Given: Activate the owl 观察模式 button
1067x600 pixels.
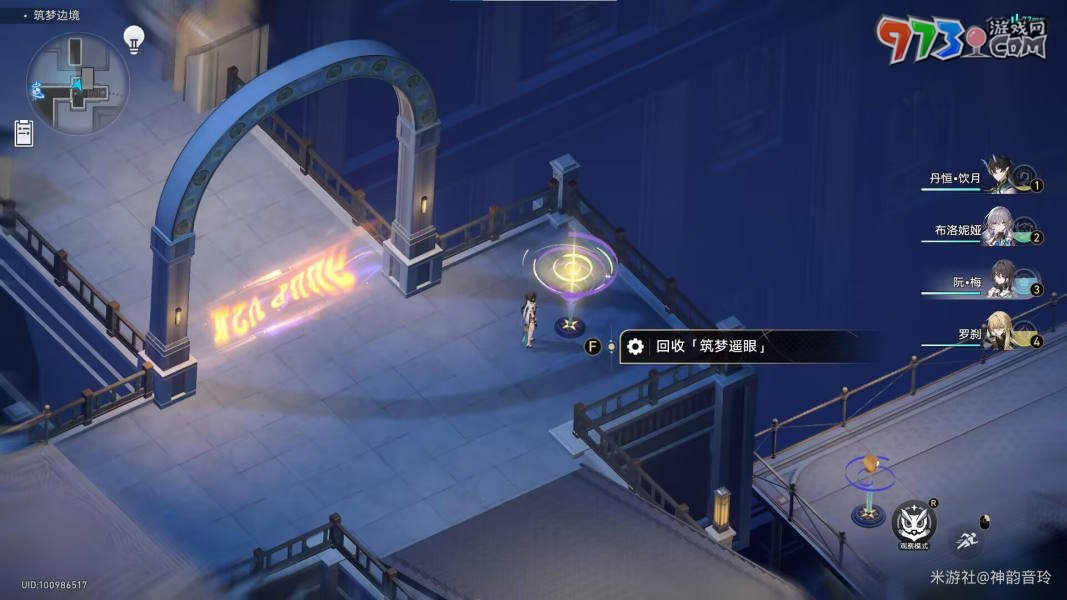Looking at the screenshot, I should (x=913, y=522).
